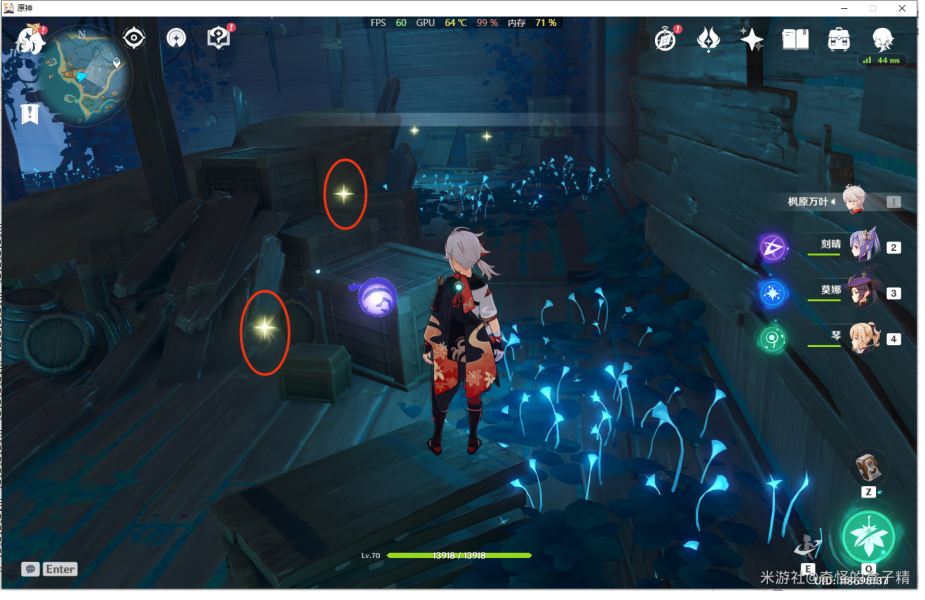Toggle the eye-shaped view icon
The image size is (925, 600).
click(x=134, y=39)
